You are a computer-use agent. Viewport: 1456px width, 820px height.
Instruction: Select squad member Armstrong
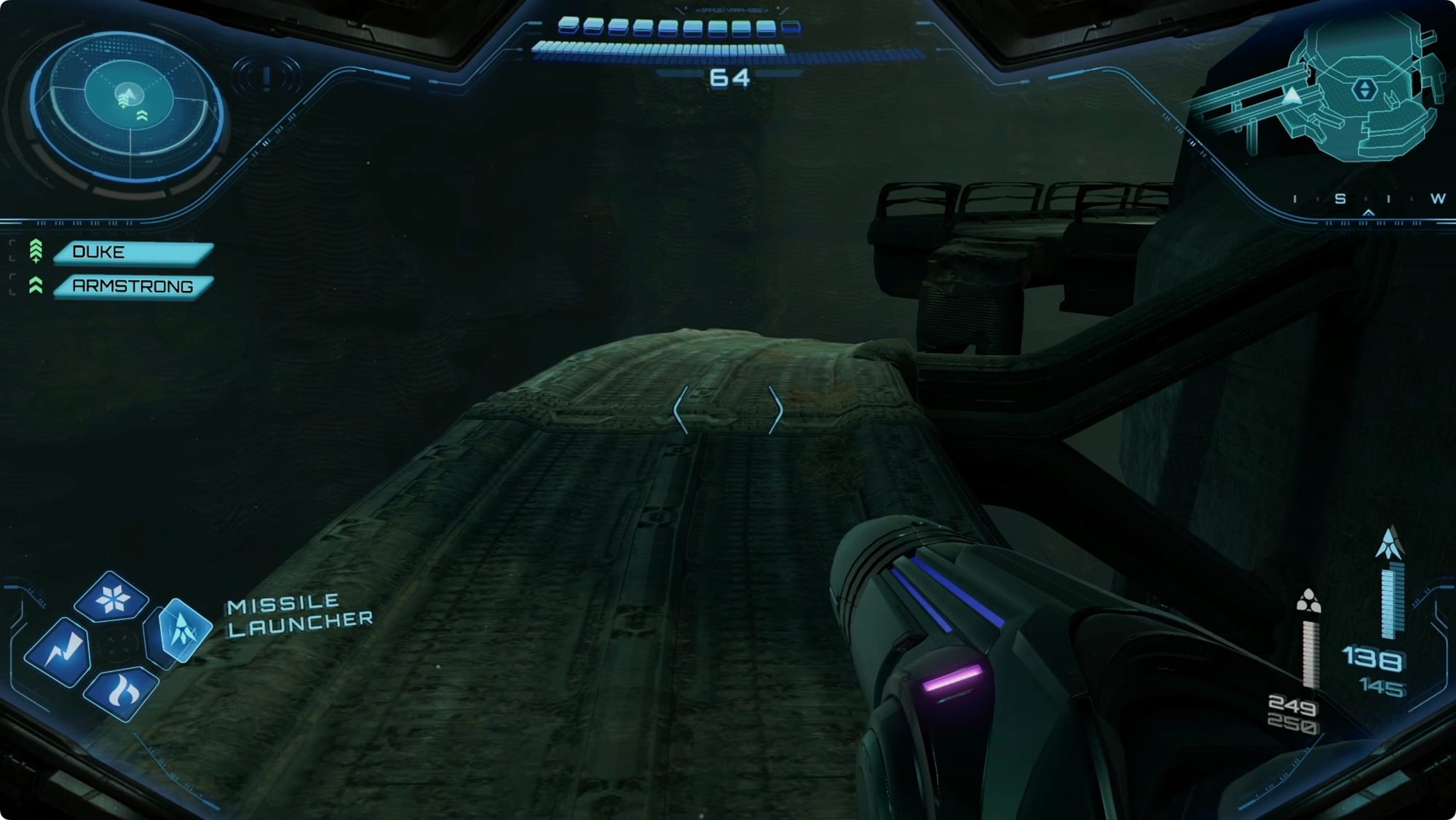click(134, 286)
